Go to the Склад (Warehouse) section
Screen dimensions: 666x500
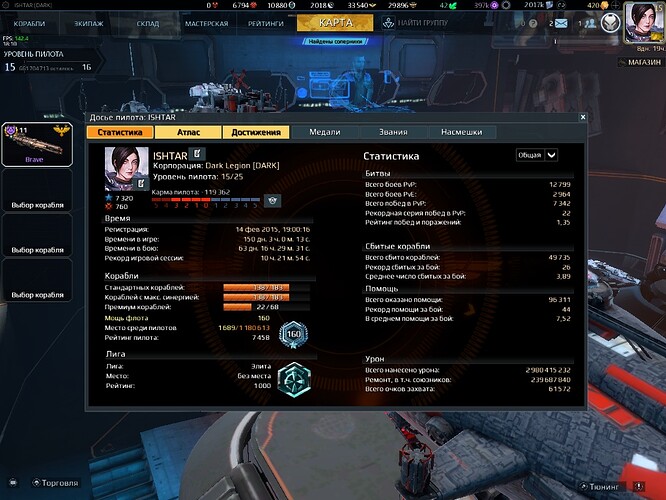(149, 23)
